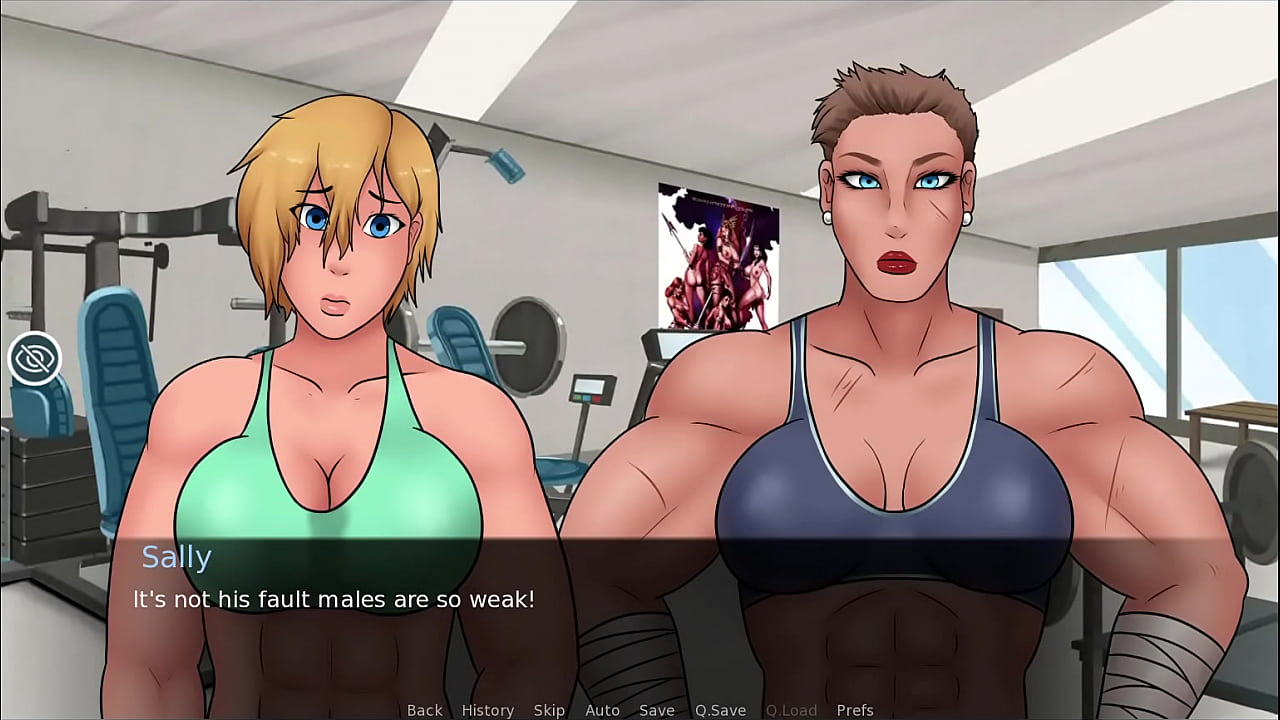The height and width of the screenshot is (720, 1280).
Task: Open the dialogue History log
Action: click(487, 710)
